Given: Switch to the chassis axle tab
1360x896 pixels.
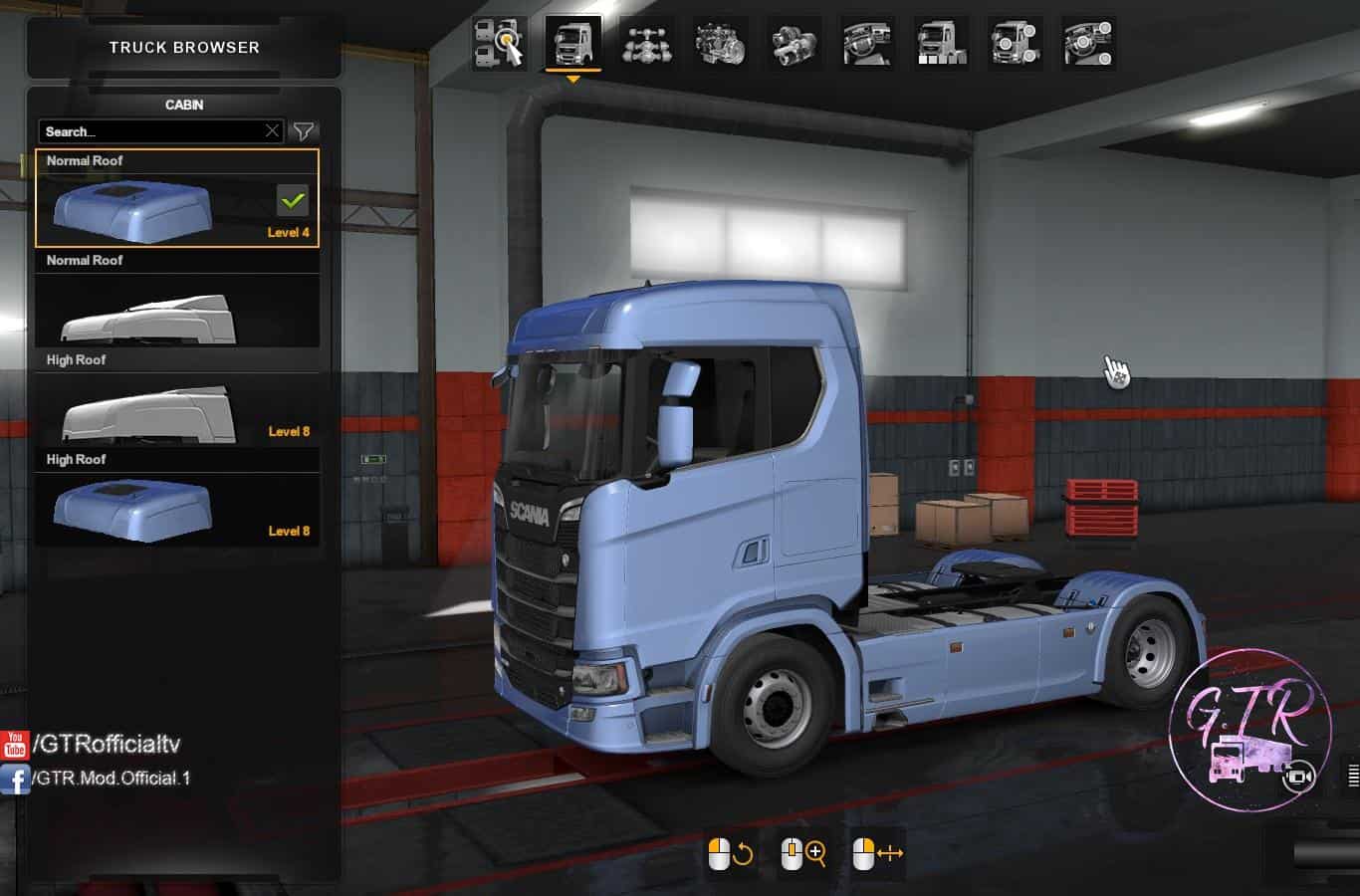Looking at the screenshot, I should (x=646, y=44).
